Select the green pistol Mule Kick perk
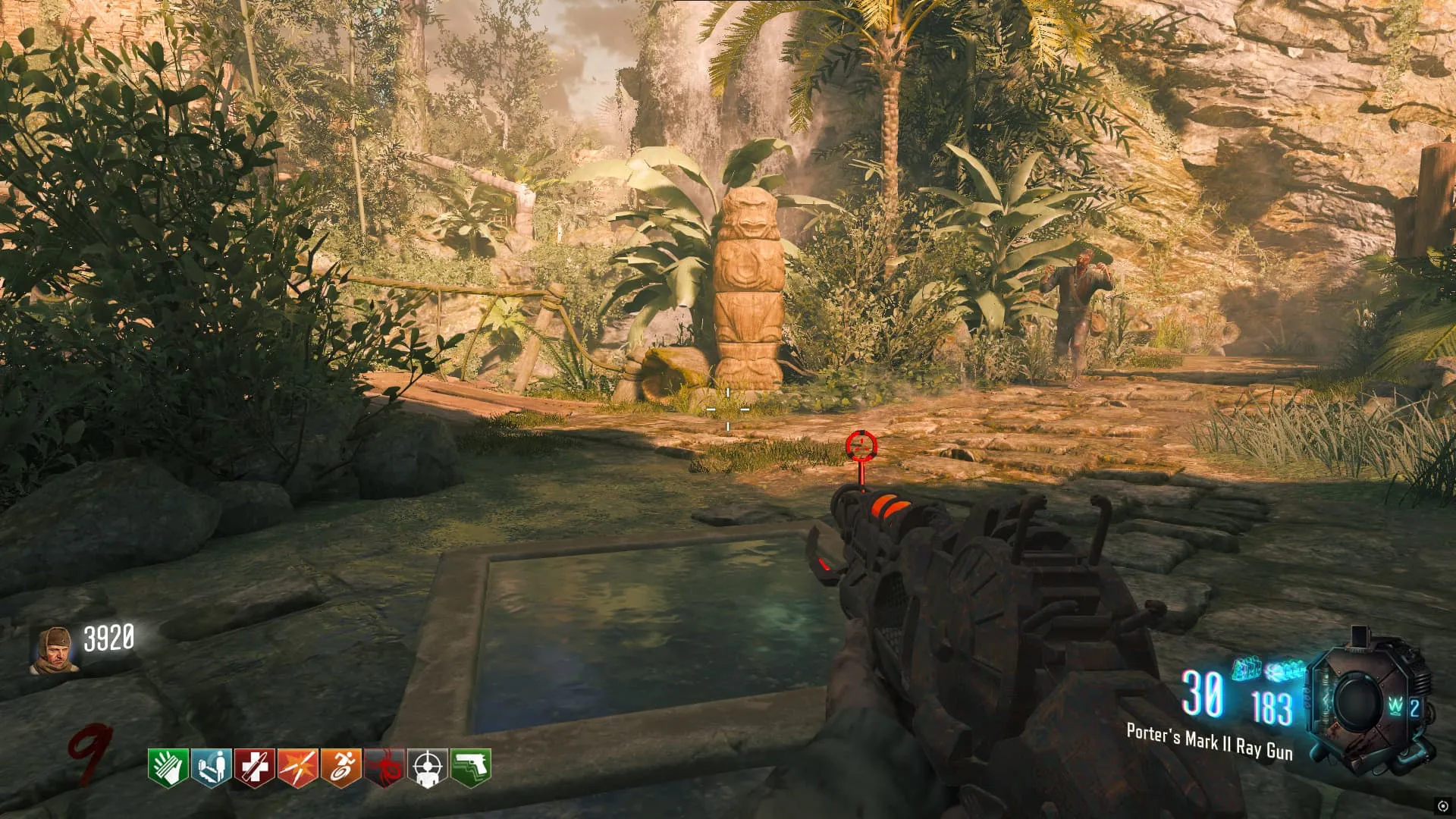 pyautogui.click(x=470, y=767)
